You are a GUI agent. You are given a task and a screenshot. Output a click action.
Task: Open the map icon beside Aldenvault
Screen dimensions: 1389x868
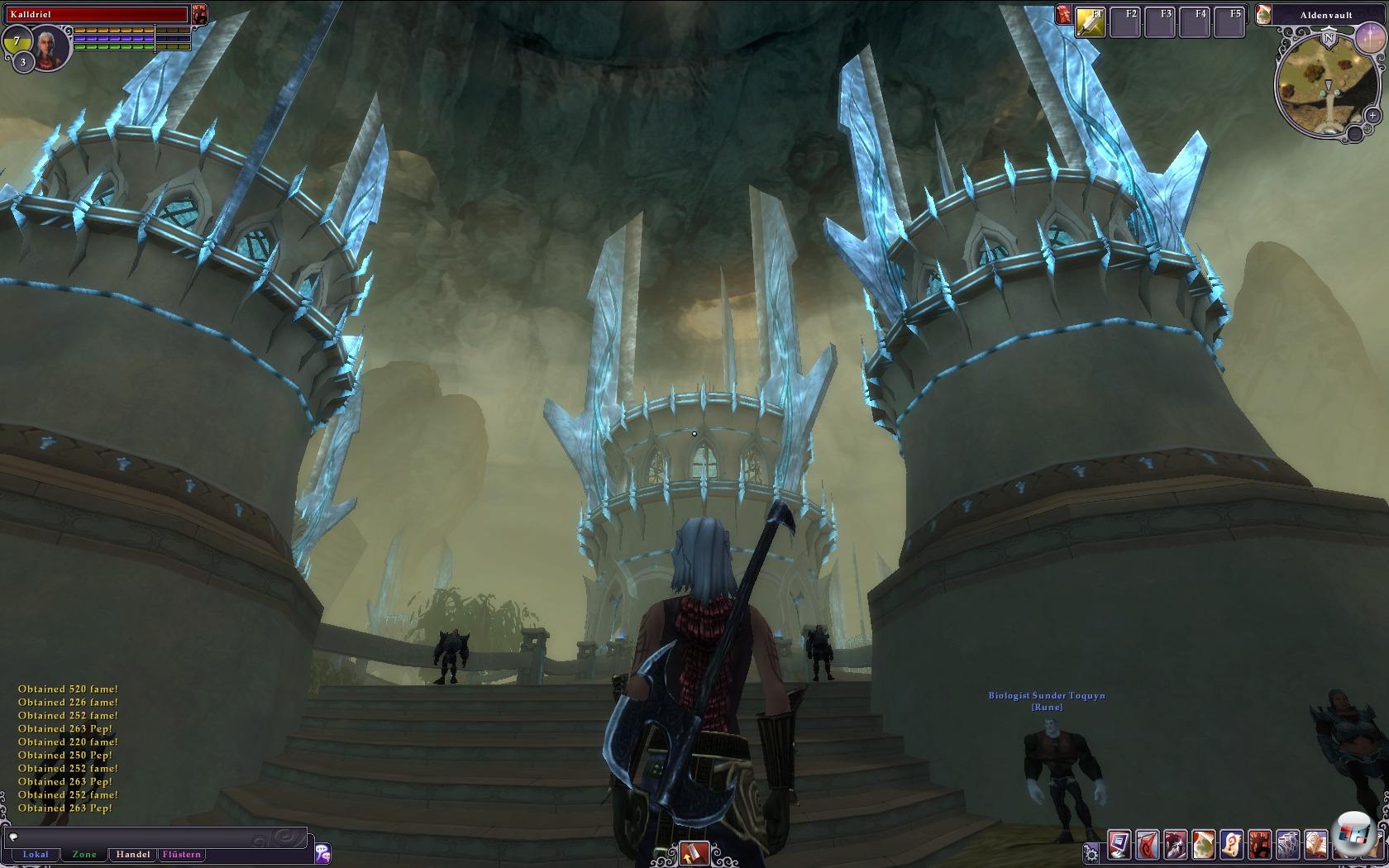point(1263,14)
